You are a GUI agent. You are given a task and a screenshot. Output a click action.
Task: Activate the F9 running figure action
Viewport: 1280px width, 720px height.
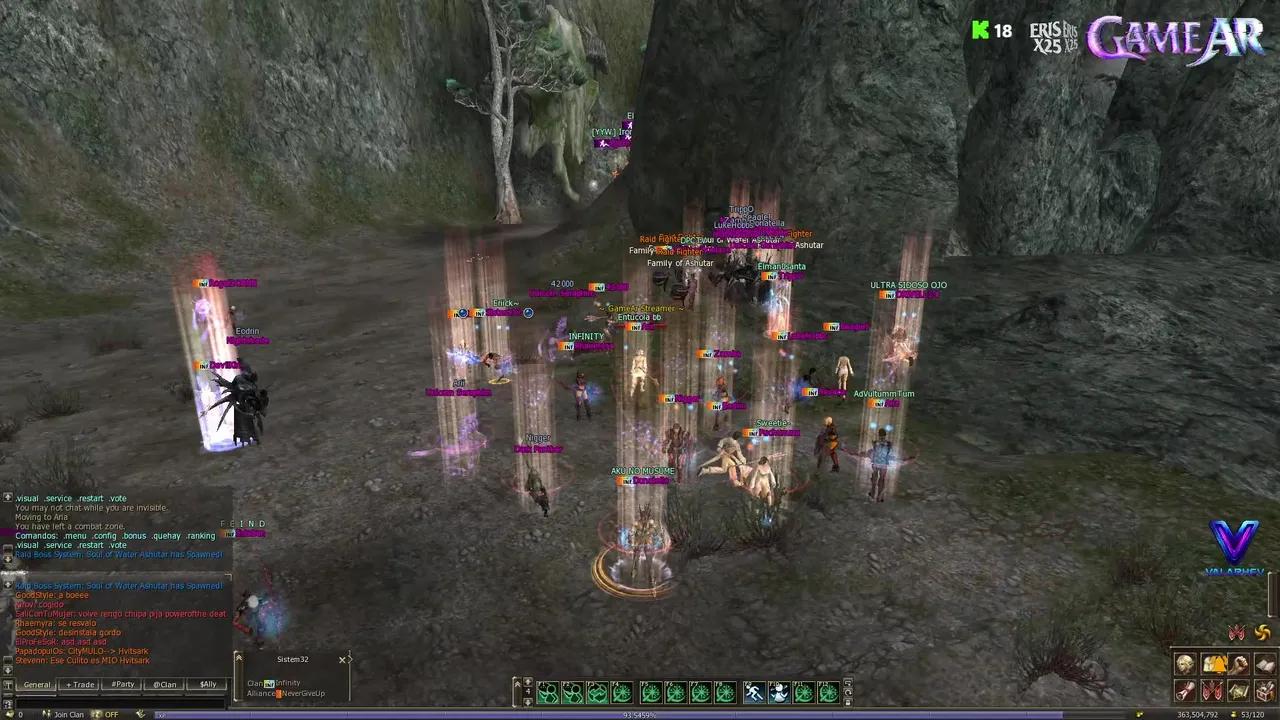click(x=754, y=692)
